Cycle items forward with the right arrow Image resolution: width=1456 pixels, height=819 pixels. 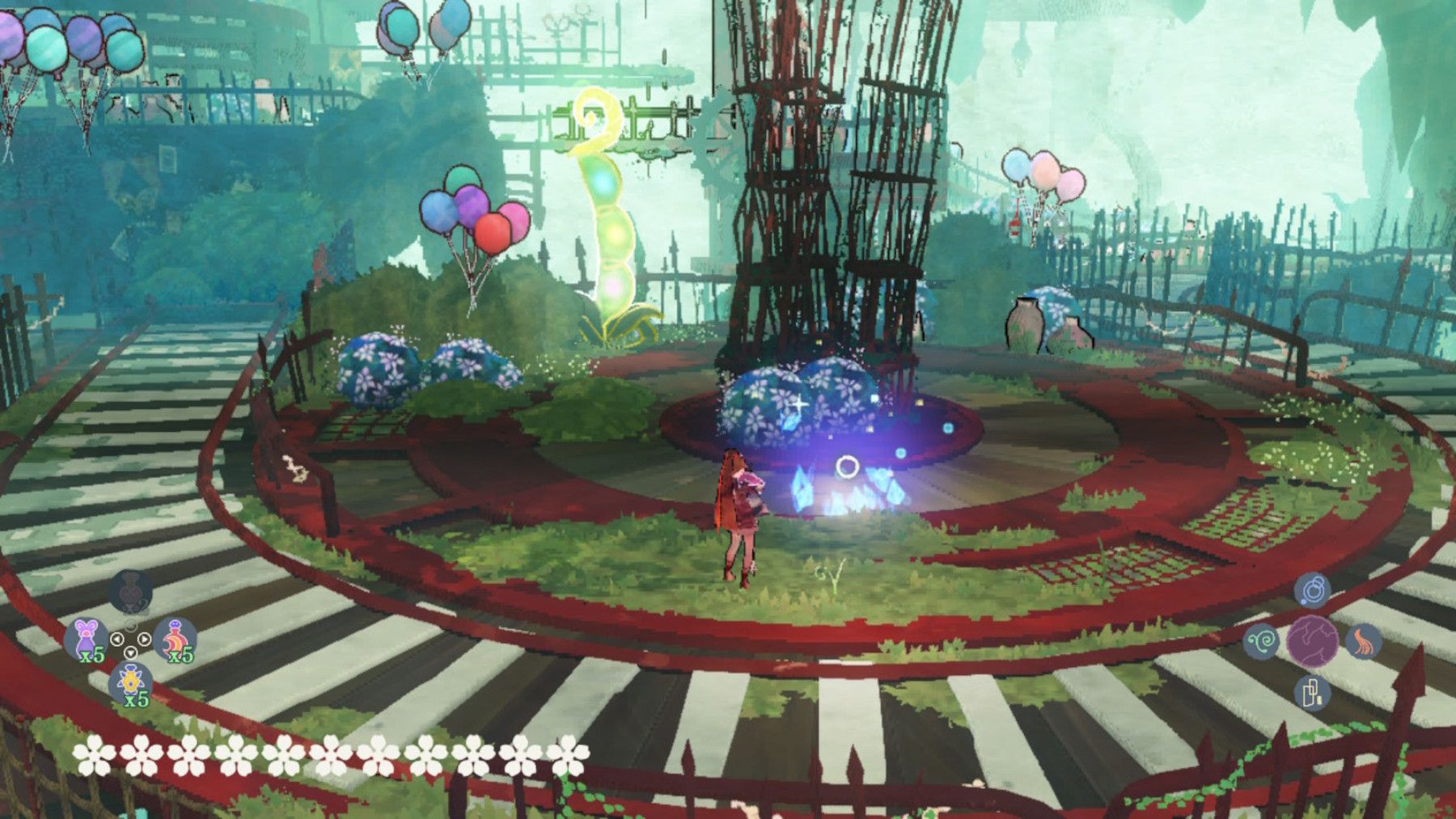(144, 638)
